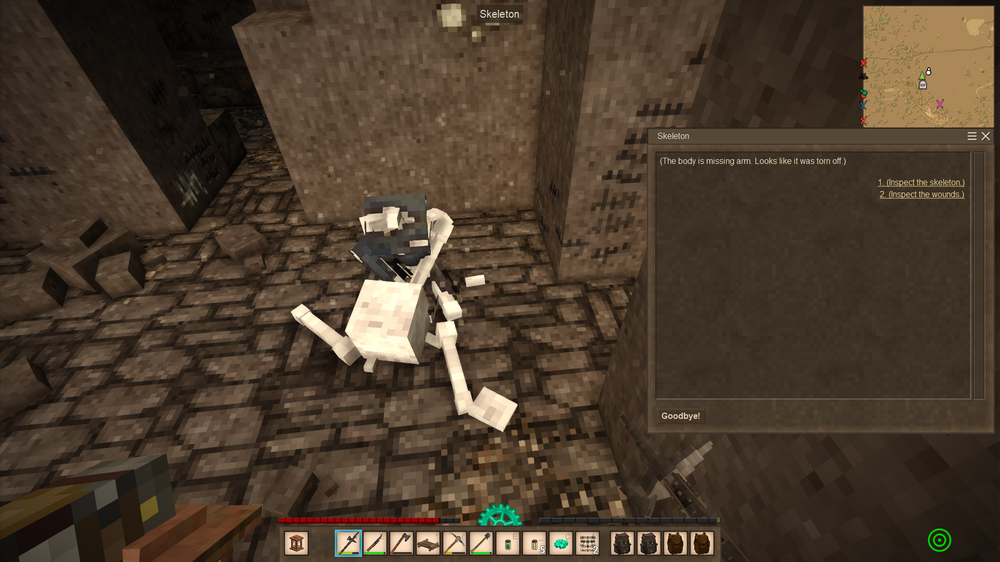
Task: Select the shovel hotbar slot
Action: 481,543
